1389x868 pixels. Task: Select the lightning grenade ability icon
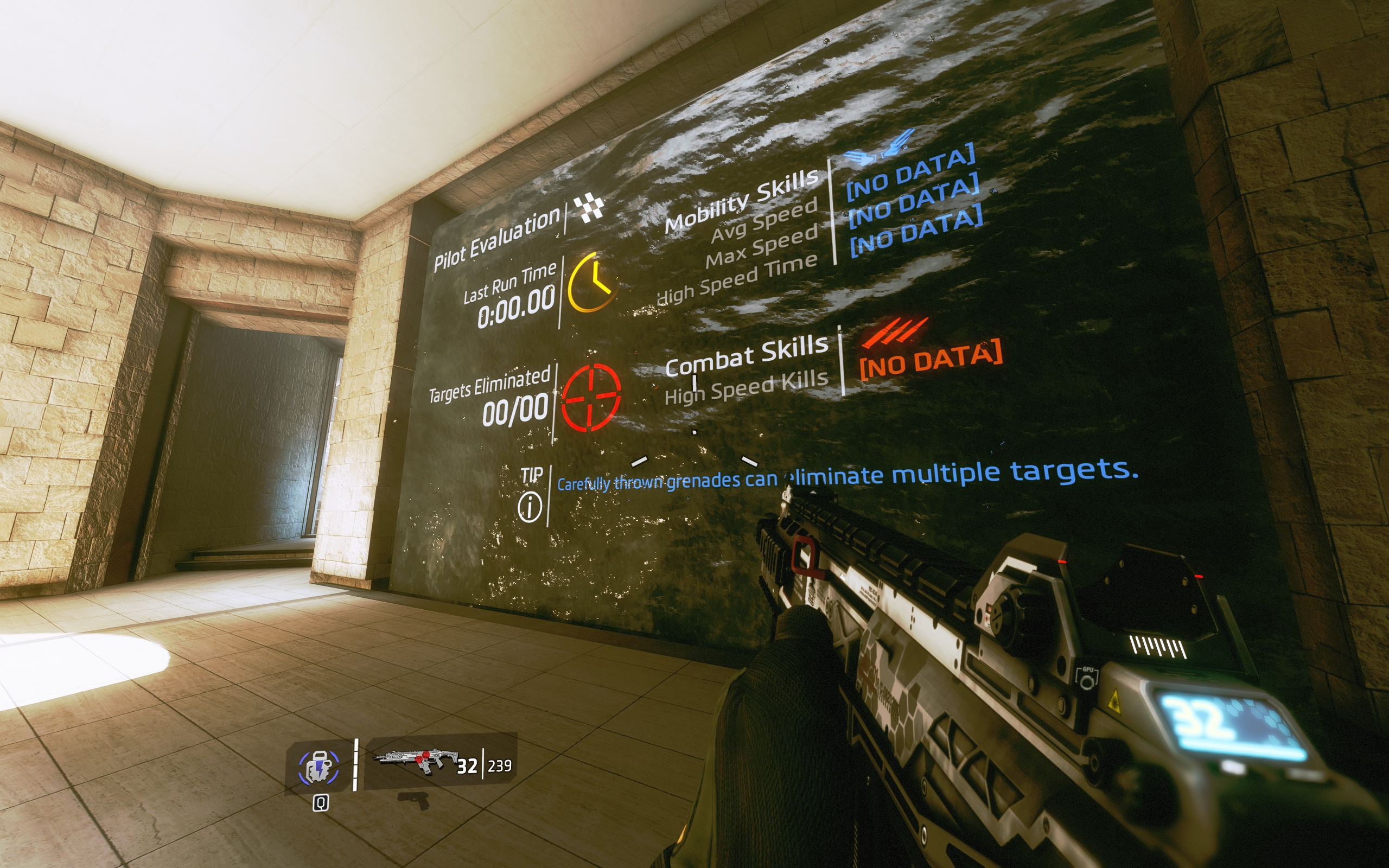pos(318,768)
